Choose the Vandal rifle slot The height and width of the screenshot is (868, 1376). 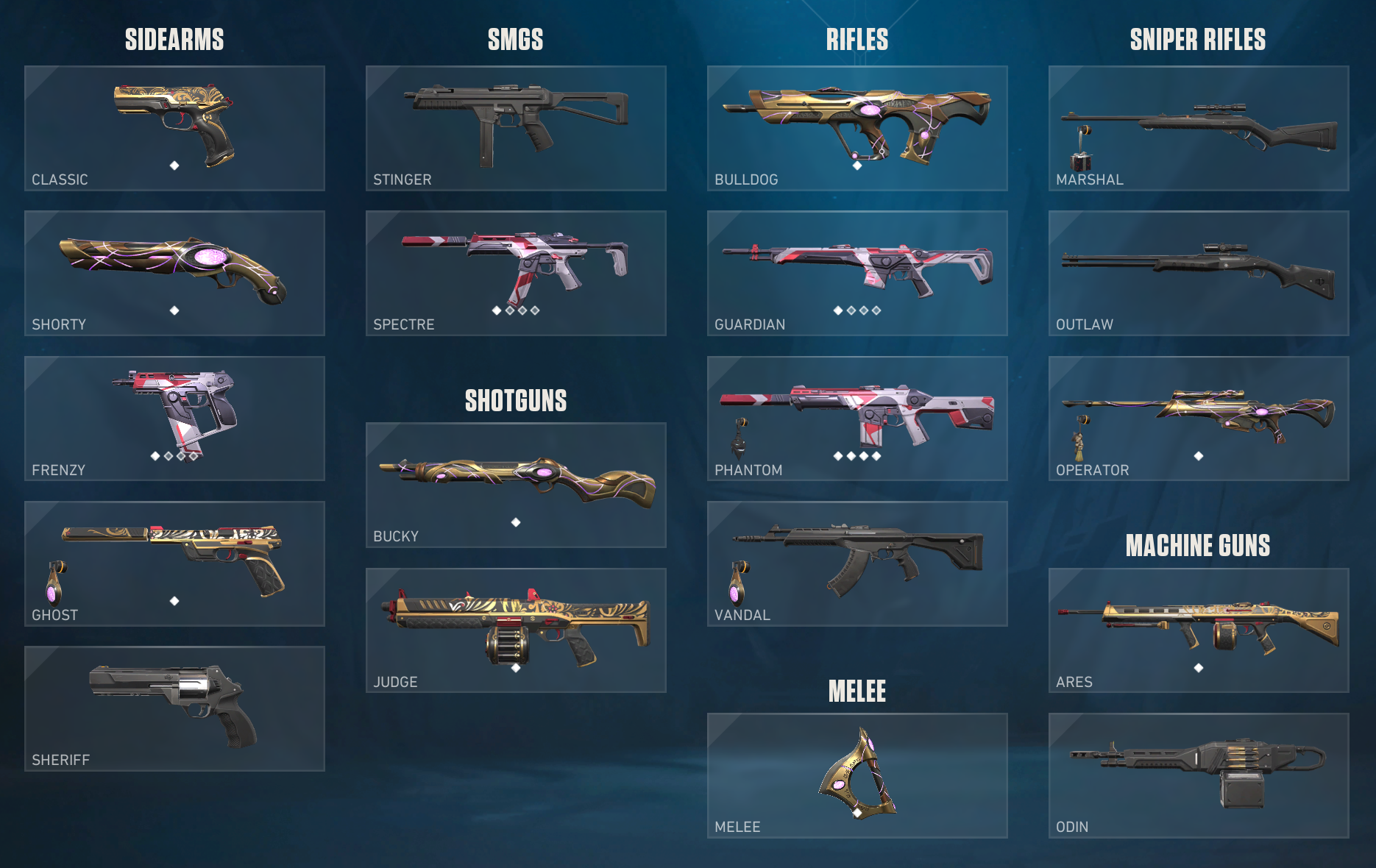click(857, 563)
